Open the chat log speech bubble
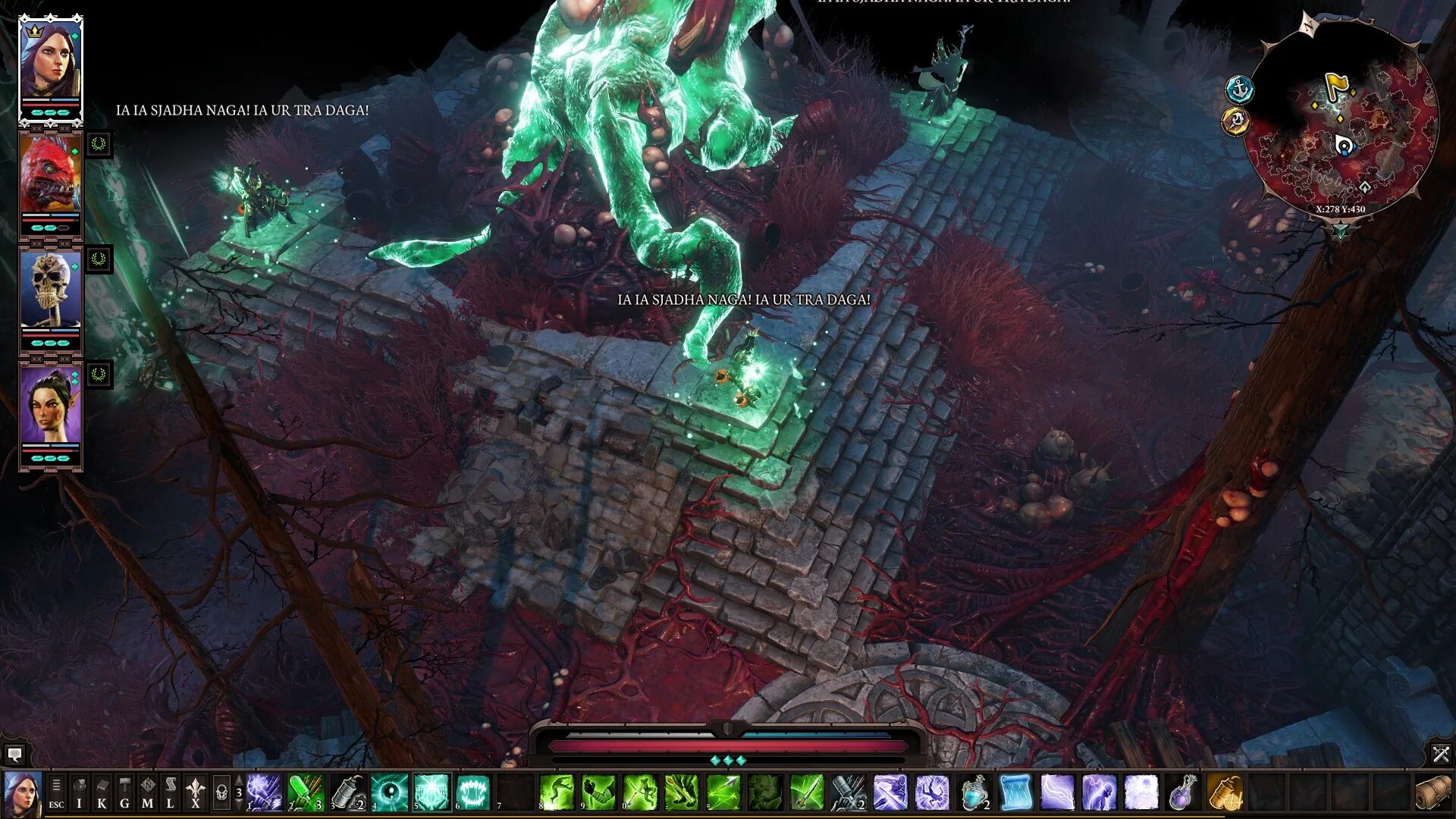Viewport: 1456px width, 819px height. [14, 755]
